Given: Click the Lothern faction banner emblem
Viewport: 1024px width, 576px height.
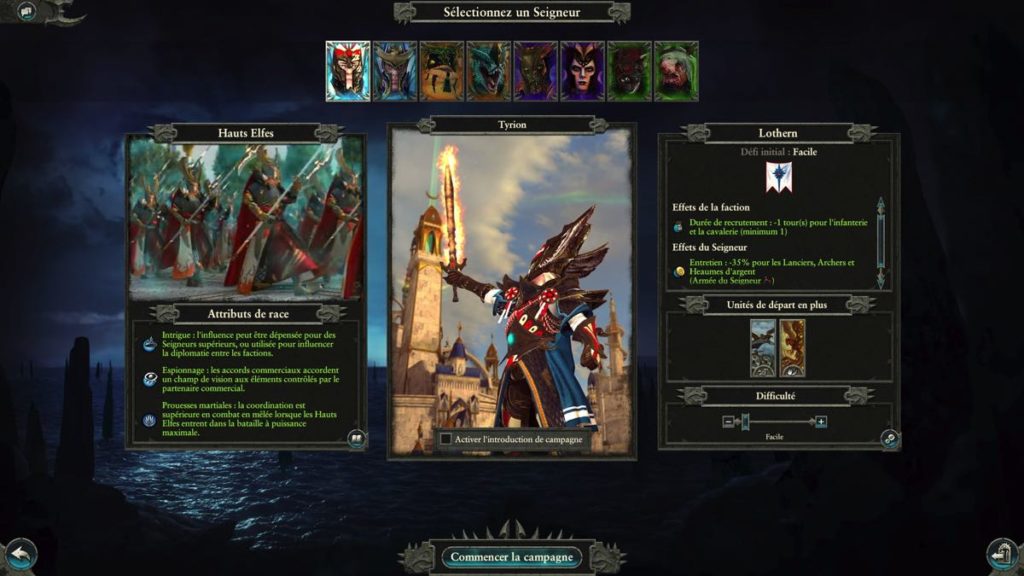Looking at the screenshot, I should click(779, 176).
